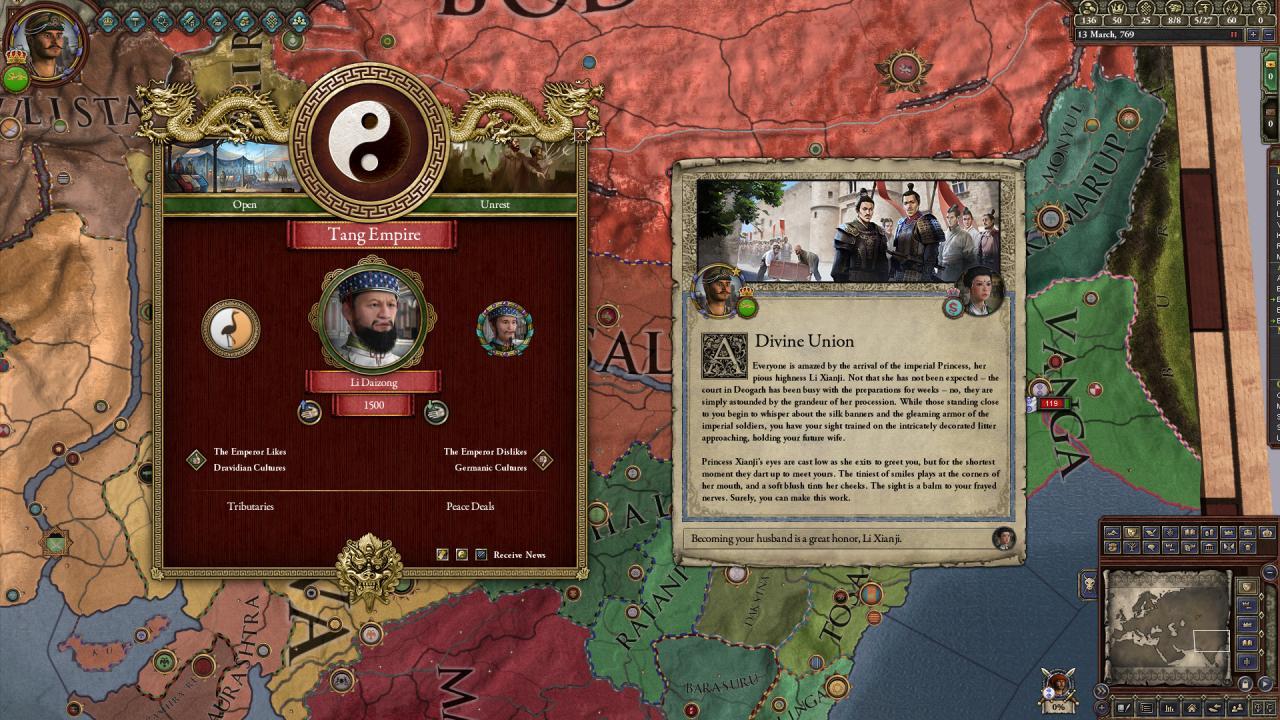
Task: Toggle the yin-yang Receive News checkbox
Action: tap(462, 554)
